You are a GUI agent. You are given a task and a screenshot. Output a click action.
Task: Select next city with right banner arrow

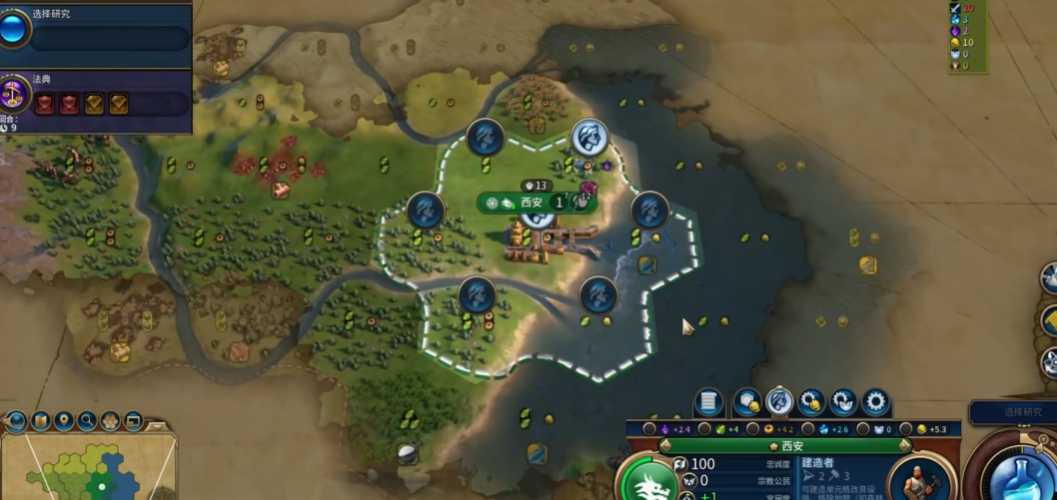coord(904,445)
